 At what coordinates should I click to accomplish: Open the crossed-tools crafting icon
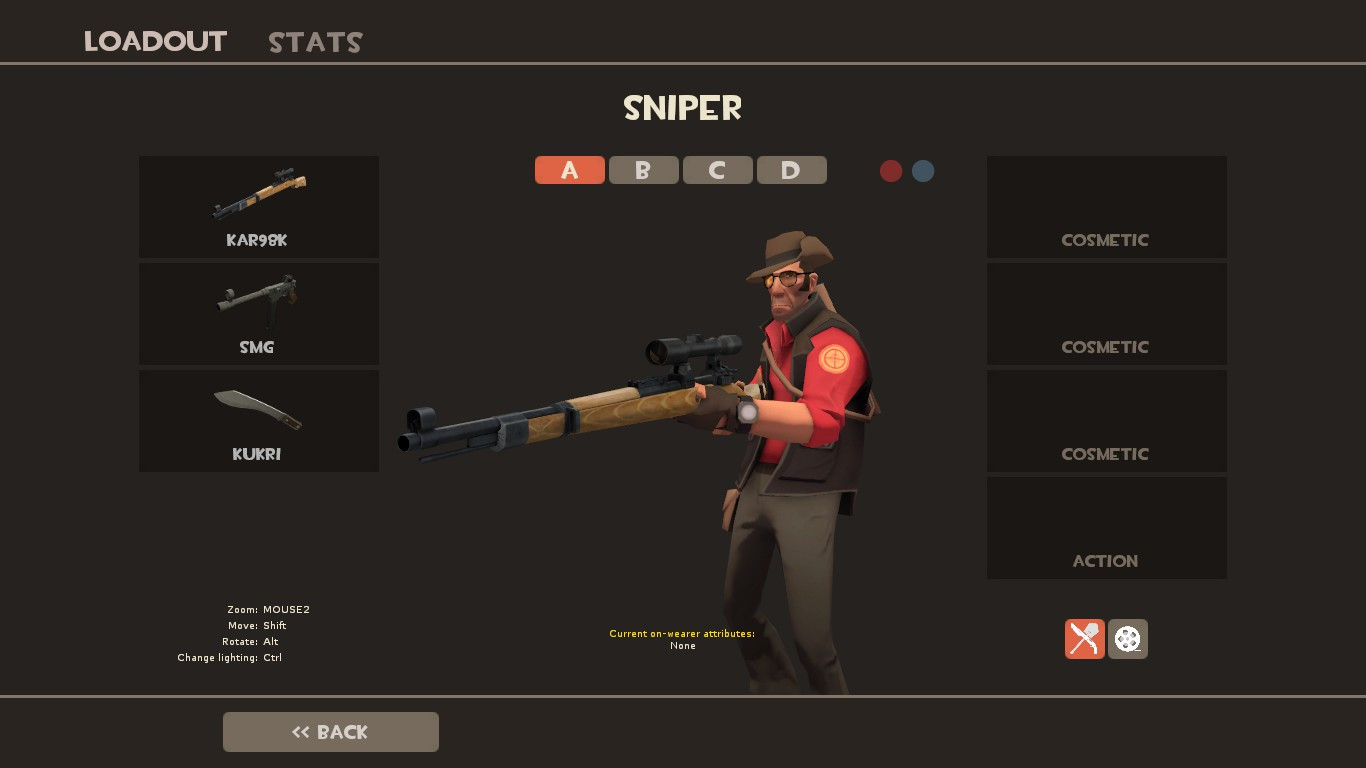(x=1084, y=638)
